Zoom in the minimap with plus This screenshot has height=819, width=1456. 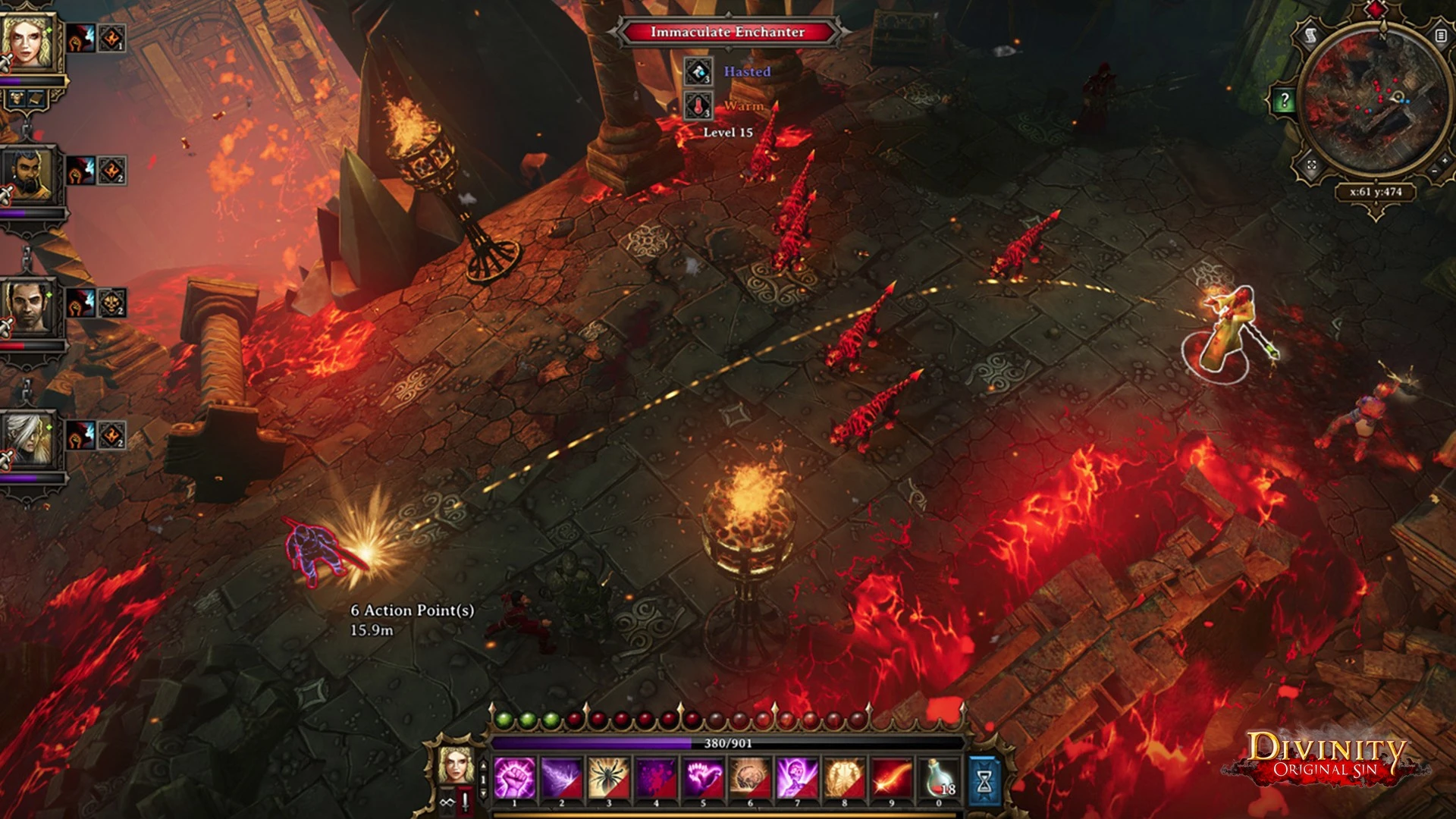click(1444, 160)
